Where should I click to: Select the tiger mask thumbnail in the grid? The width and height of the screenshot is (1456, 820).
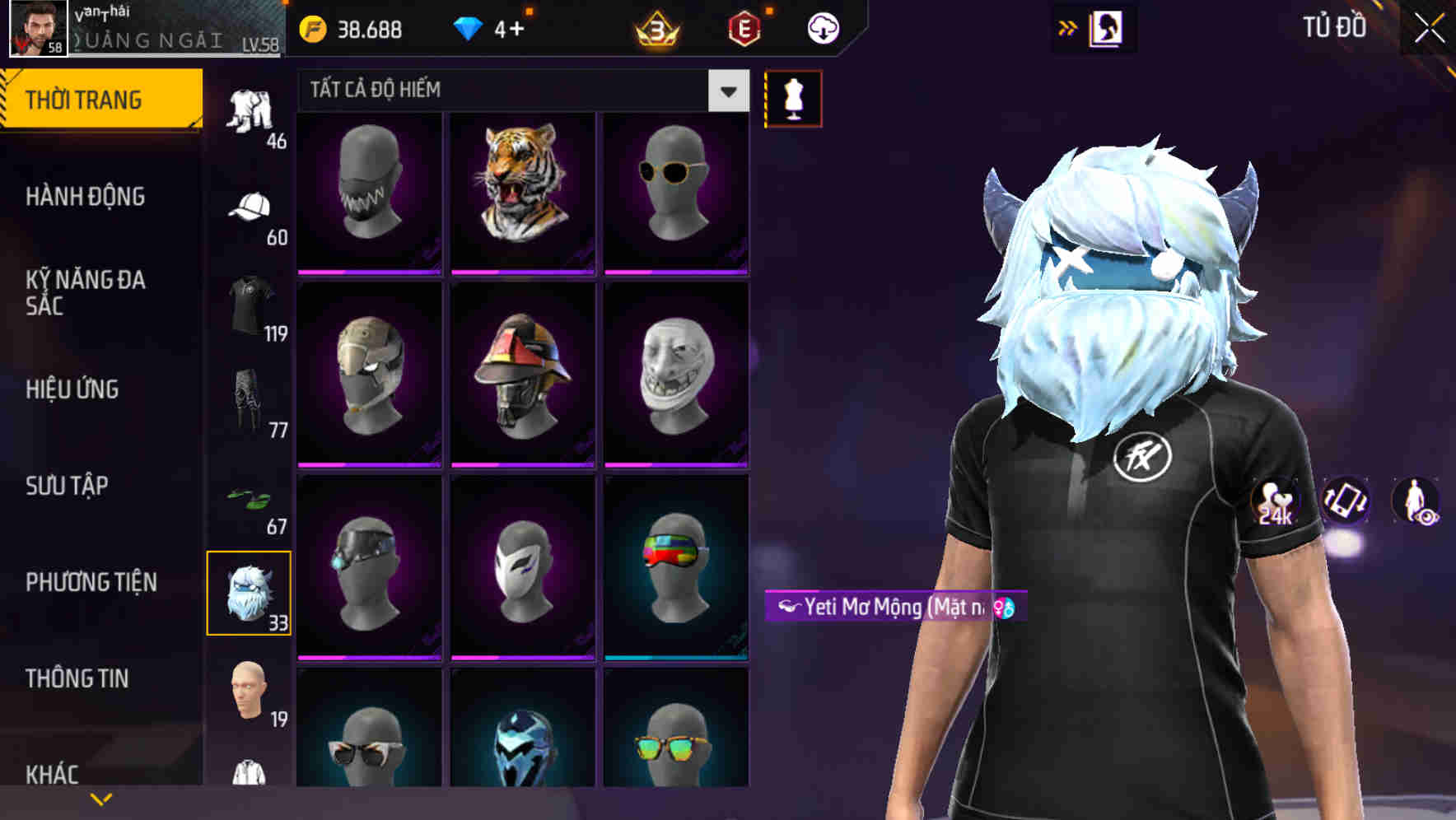[x=520, y=190]
